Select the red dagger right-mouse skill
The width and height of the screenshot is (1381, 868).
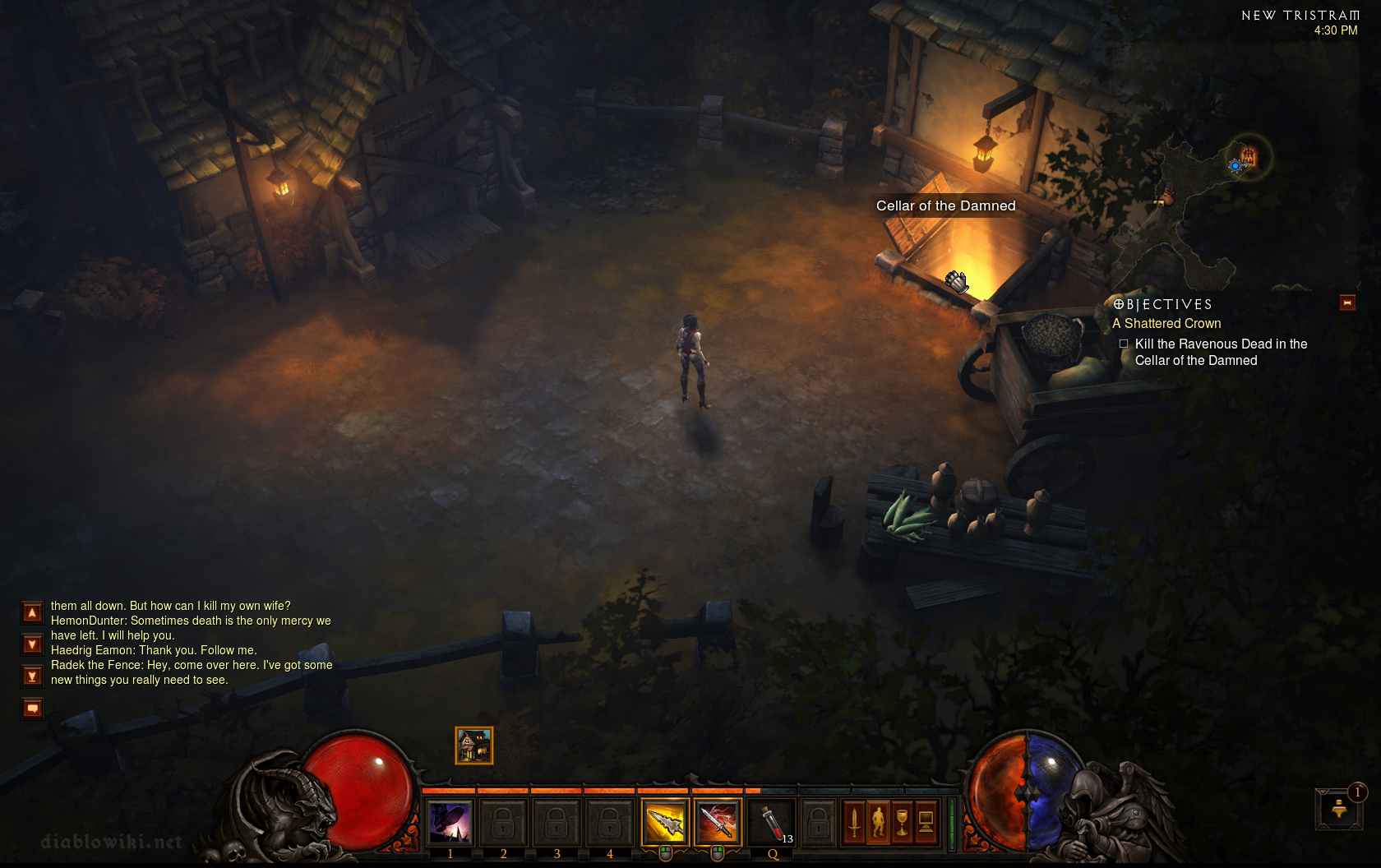coord(717,822)
